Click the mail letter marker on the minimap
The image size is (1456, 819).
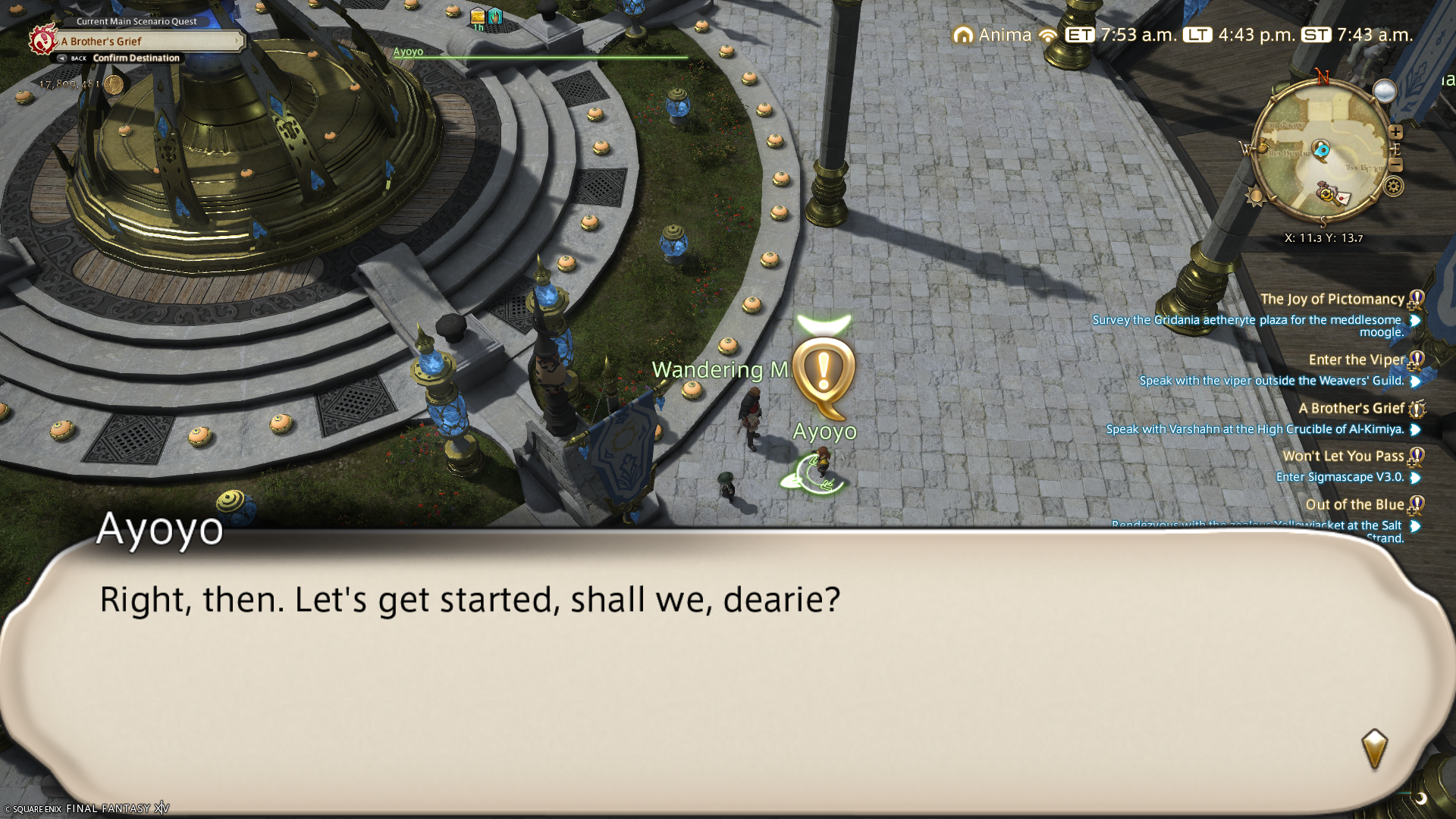(x=1341, y=199)
